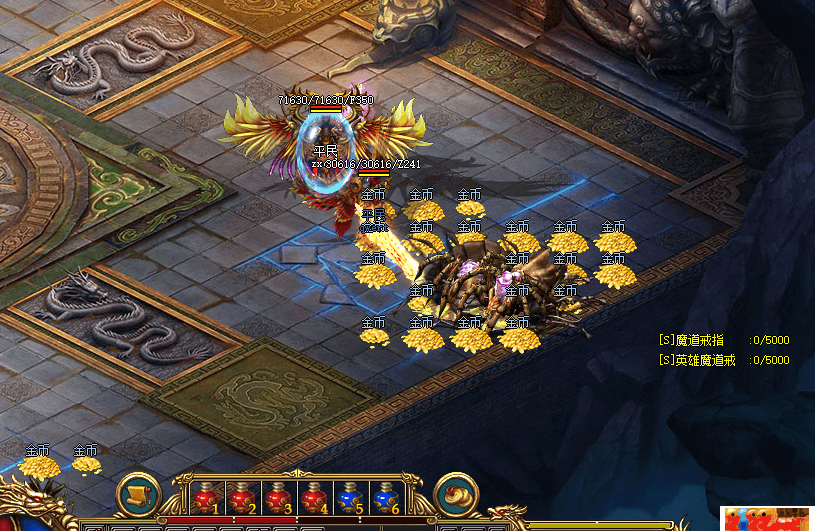Open the round scroll icon button

139,495
